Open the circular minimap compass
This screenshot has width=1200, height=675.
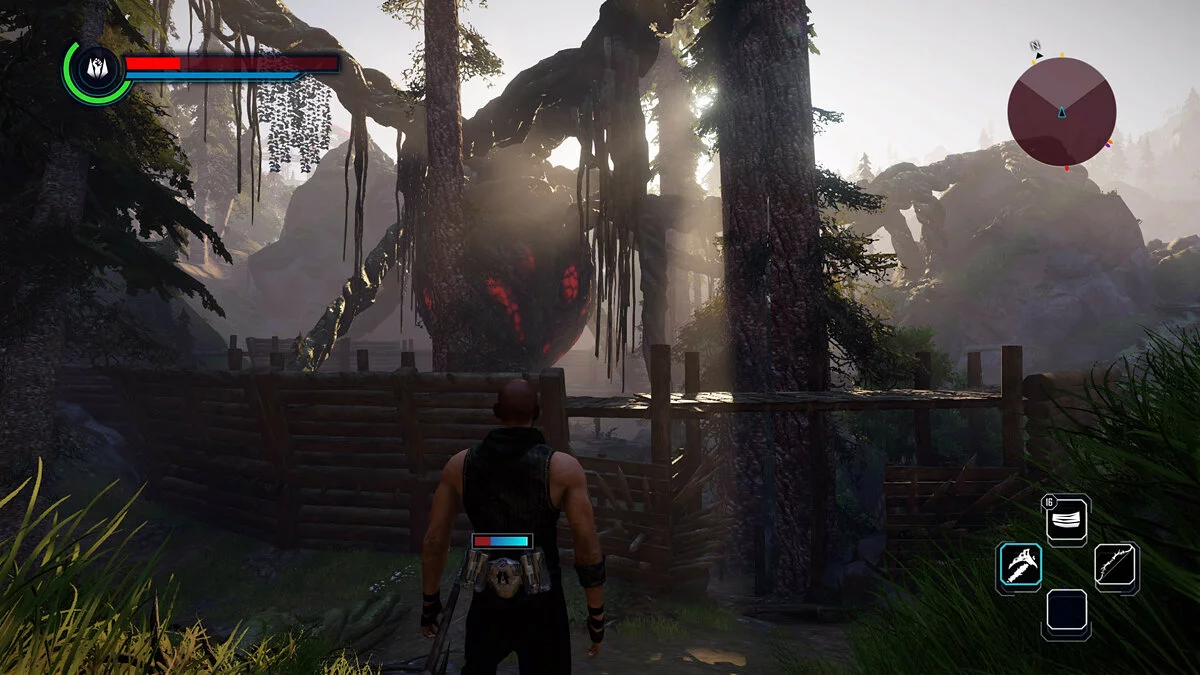pos(1061,111)
